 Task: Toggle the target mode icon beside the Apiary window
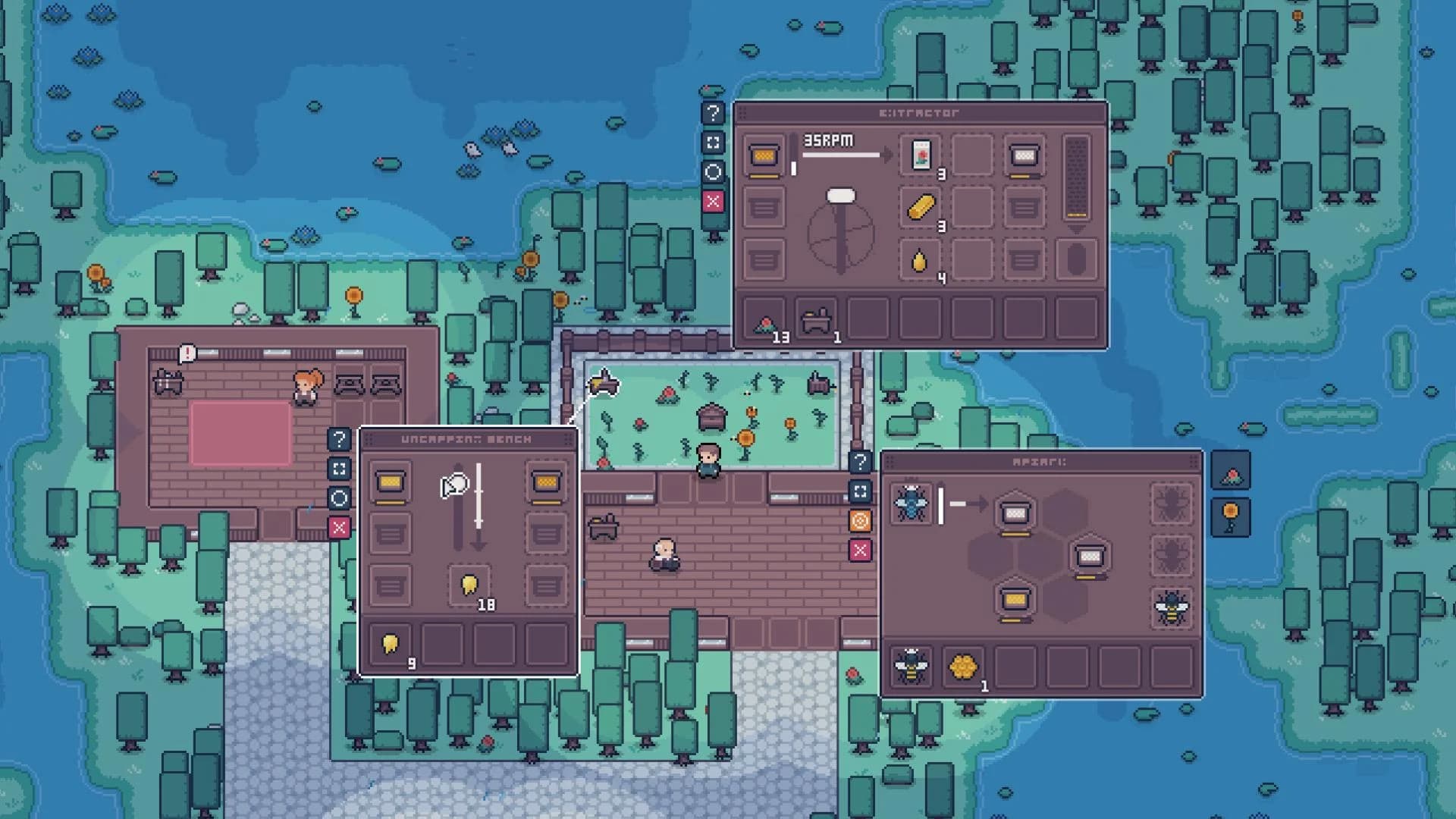pos(859,521)
